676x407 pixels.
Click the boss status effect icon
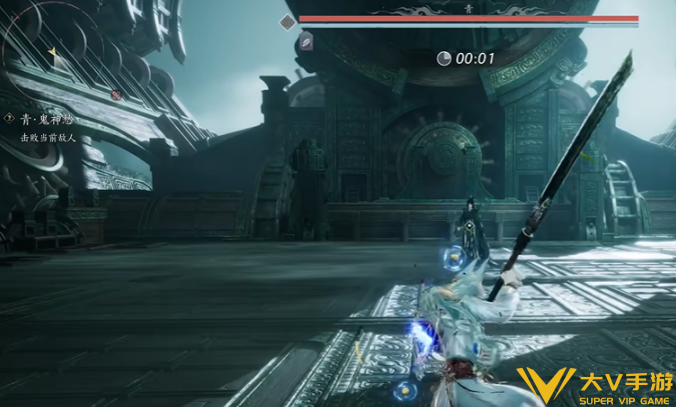pos(308,41)
